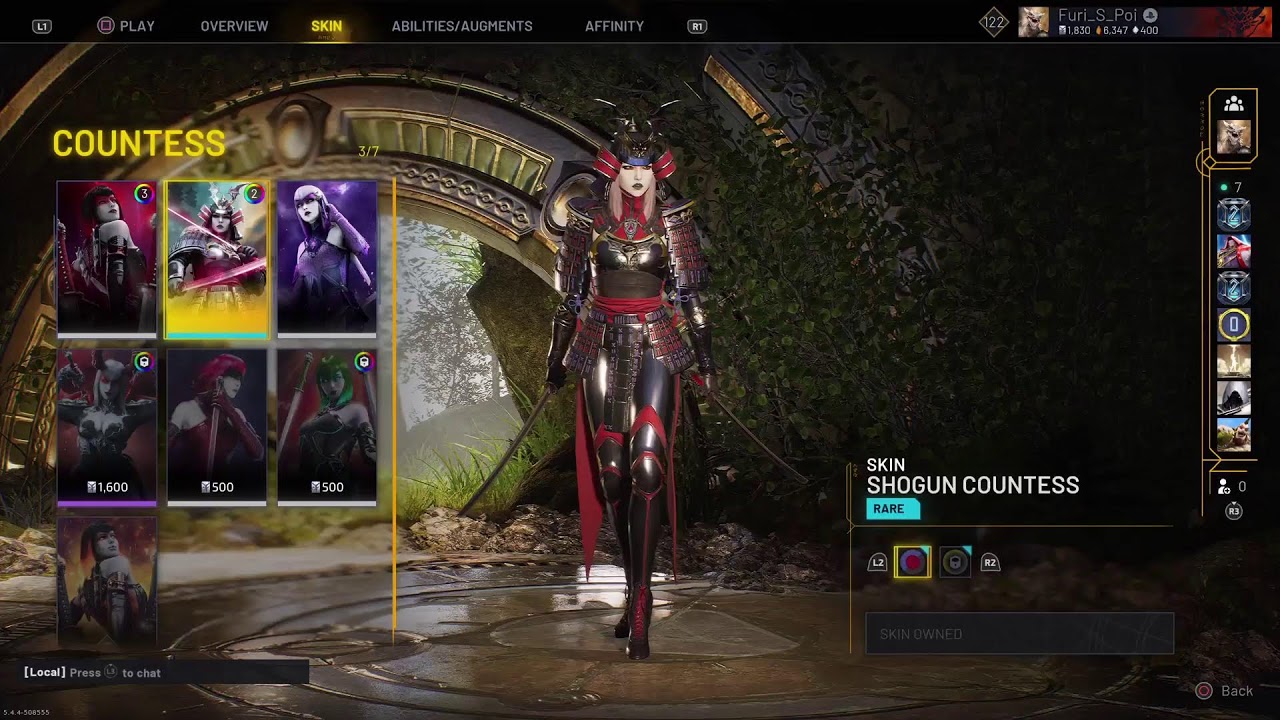This screenshot has height=720, width=1280.
Task: Open the party members icon
Action: tap(1234, 104)
